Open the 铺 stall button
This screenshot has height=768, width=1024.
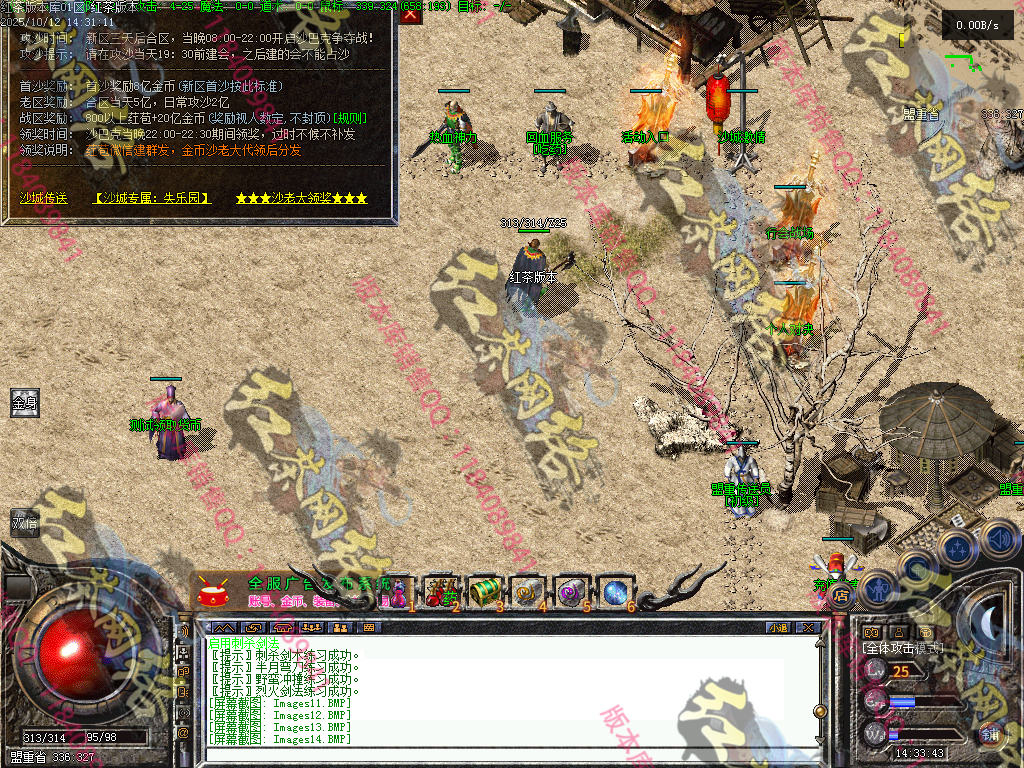989,733
